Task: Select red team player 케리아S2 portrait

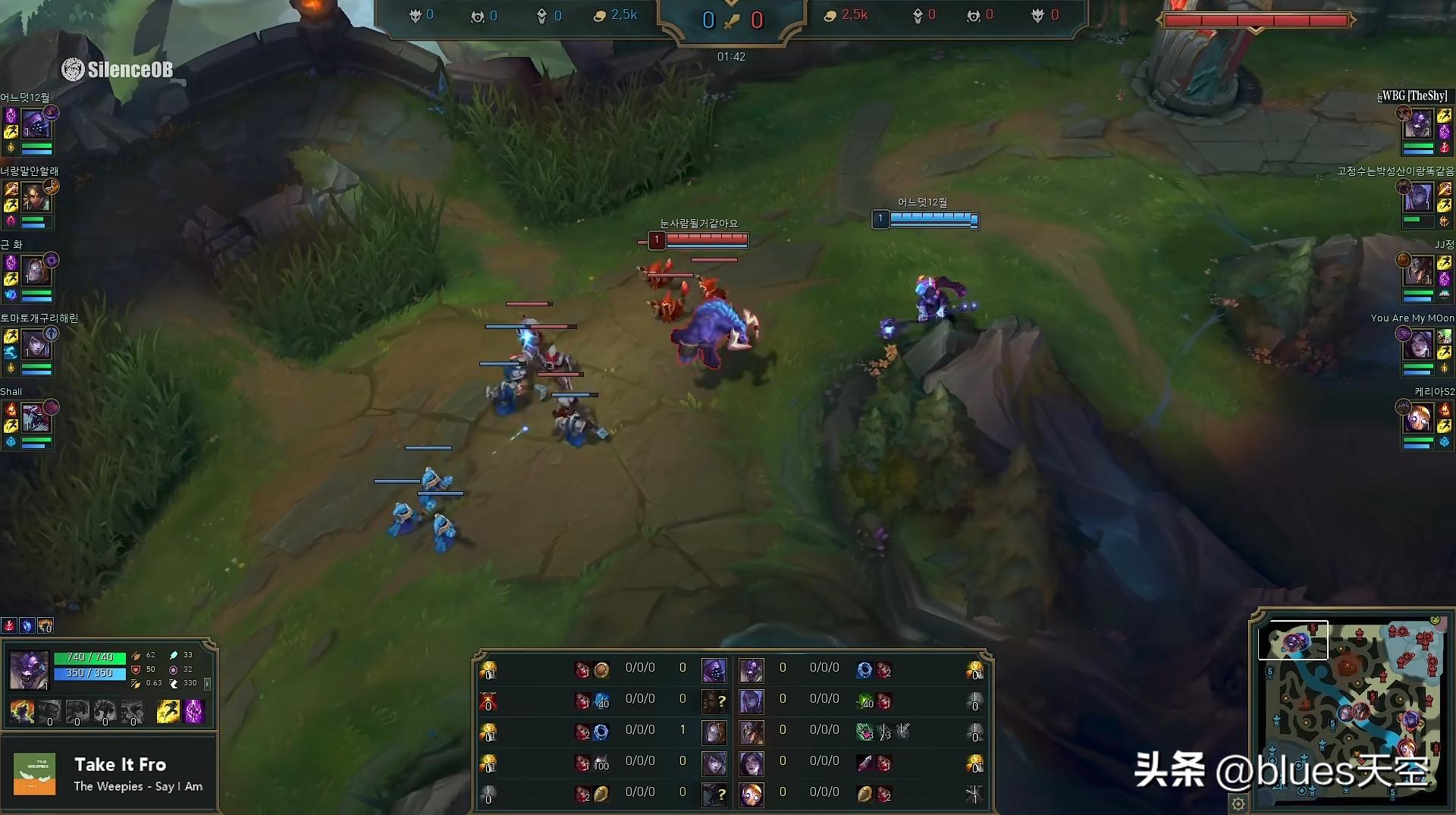Action: point(1418,418)
